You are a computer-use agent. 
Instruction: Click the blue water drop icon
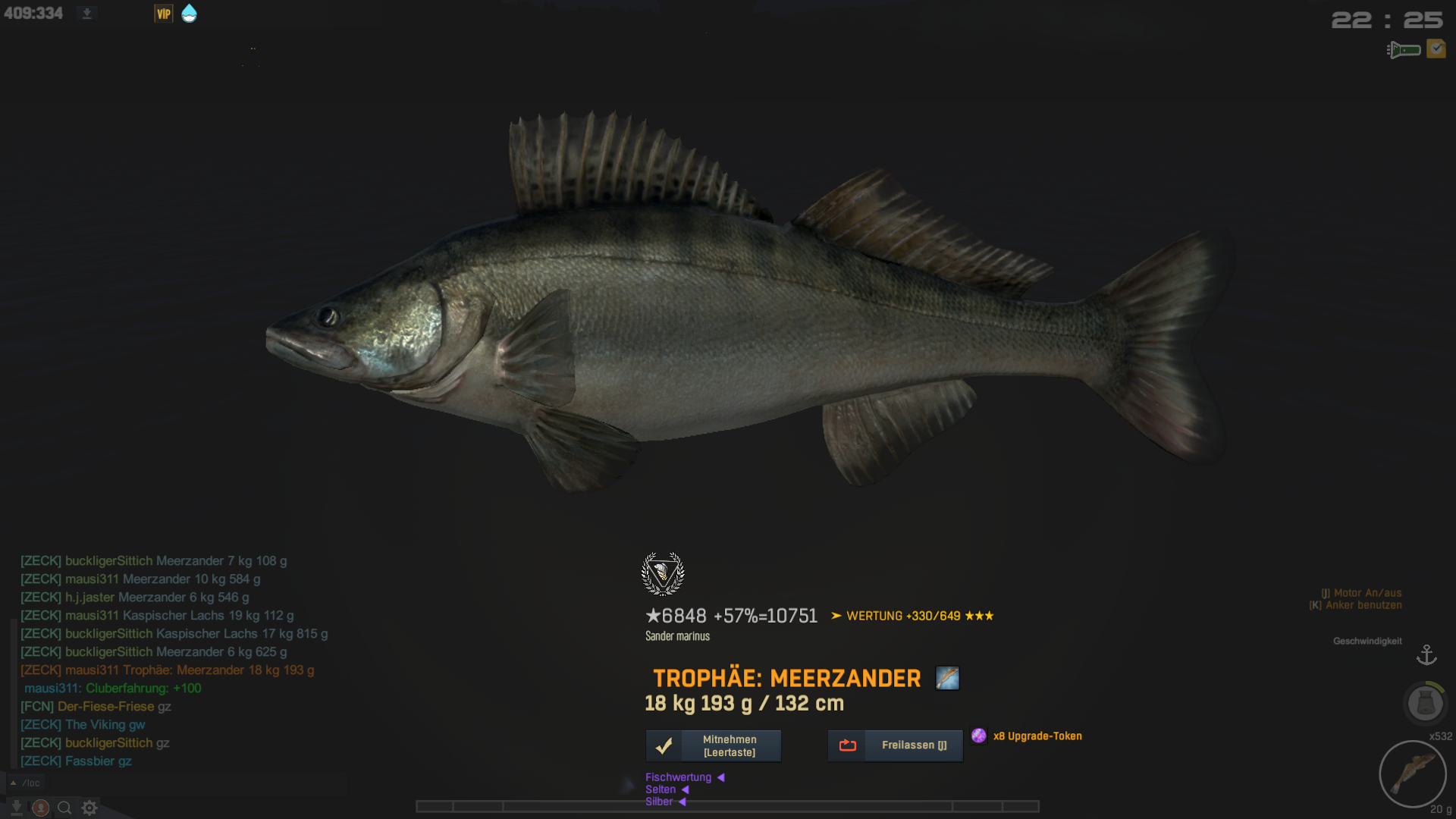(x=189, y=14)
